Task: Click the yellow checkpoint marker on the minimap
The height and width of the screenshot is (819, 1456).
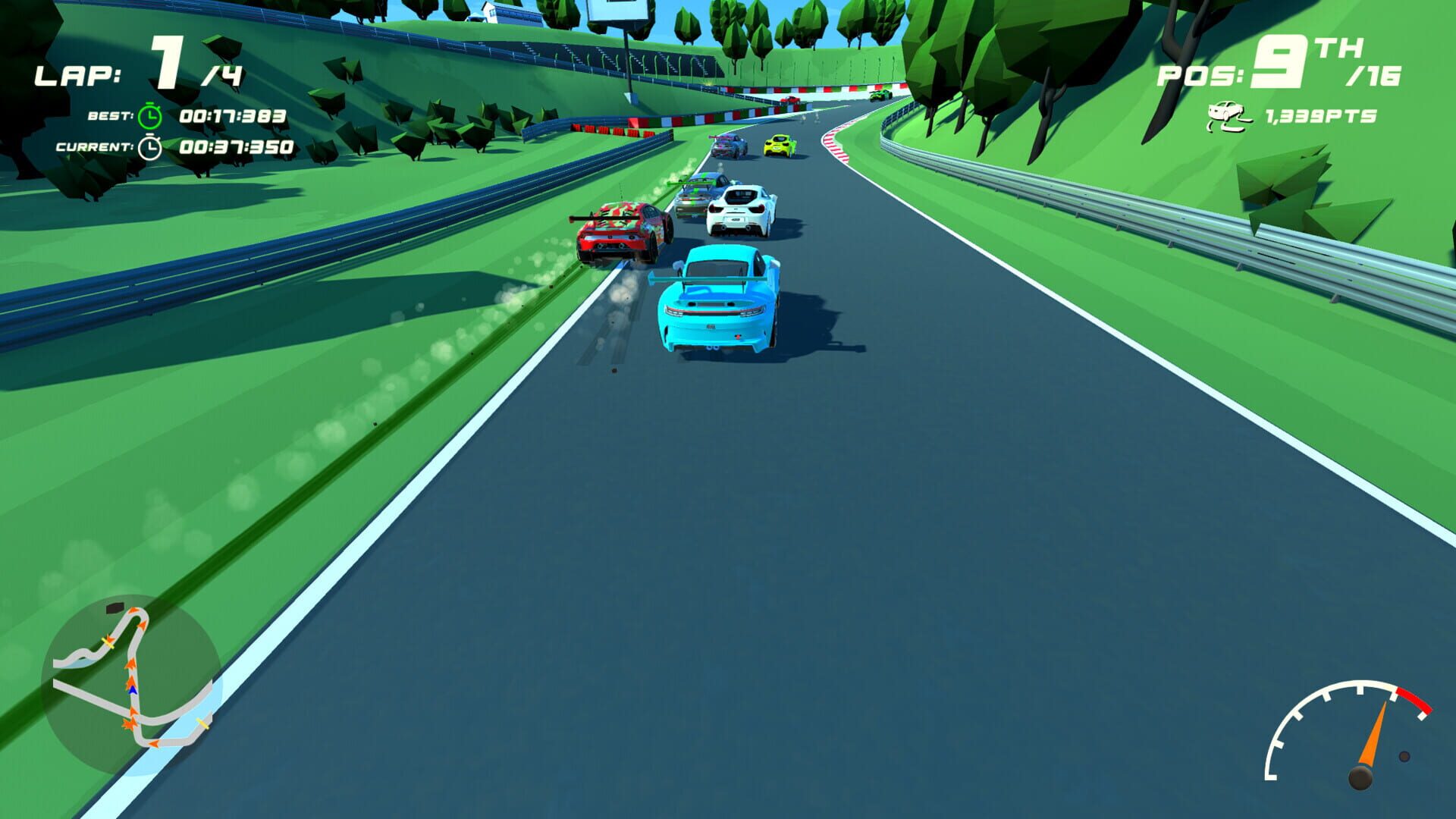Action: pyautogui.click(x=108, y=642)
